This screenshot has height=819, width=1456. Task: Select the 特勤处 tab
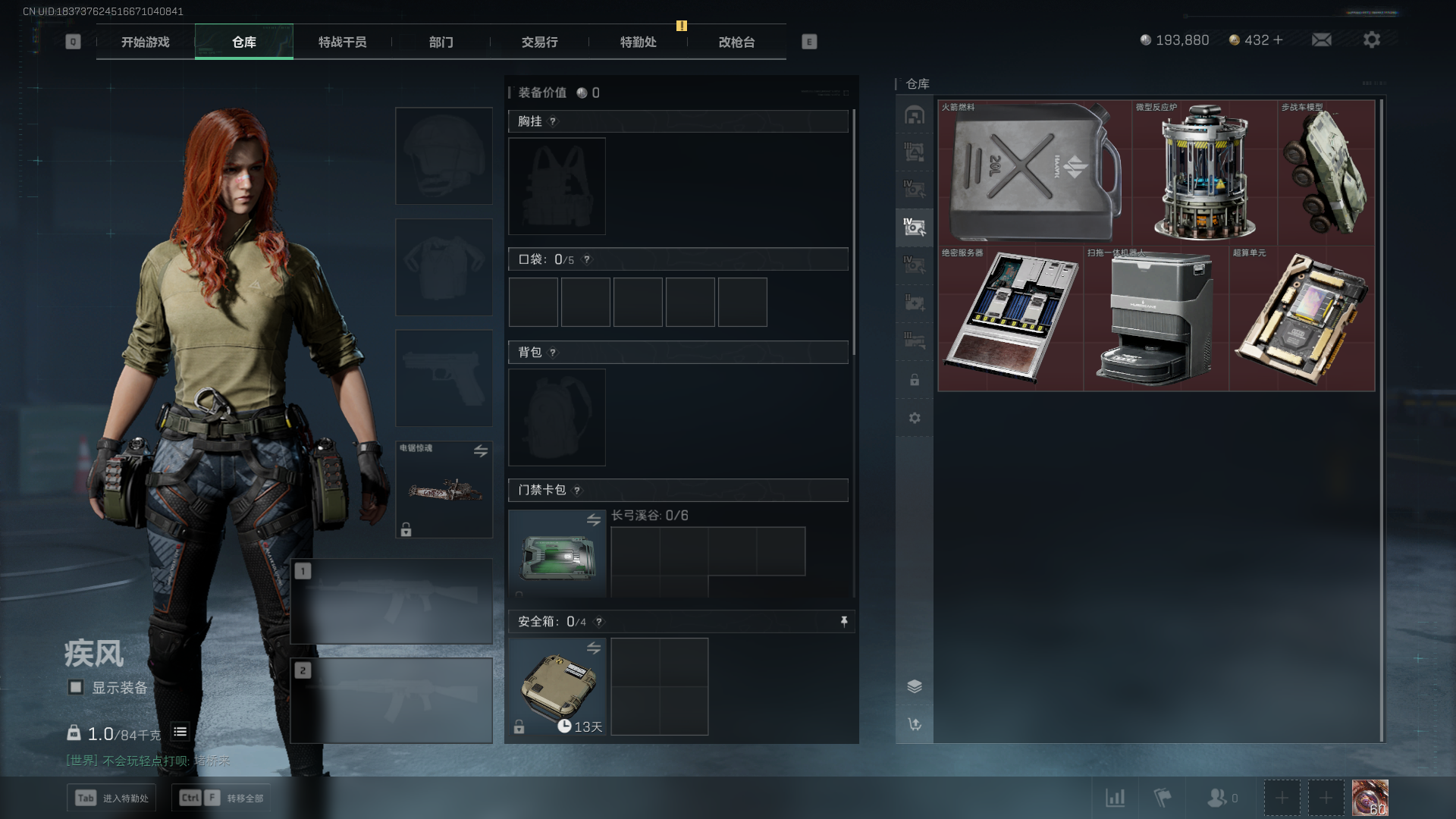(638, 42)
